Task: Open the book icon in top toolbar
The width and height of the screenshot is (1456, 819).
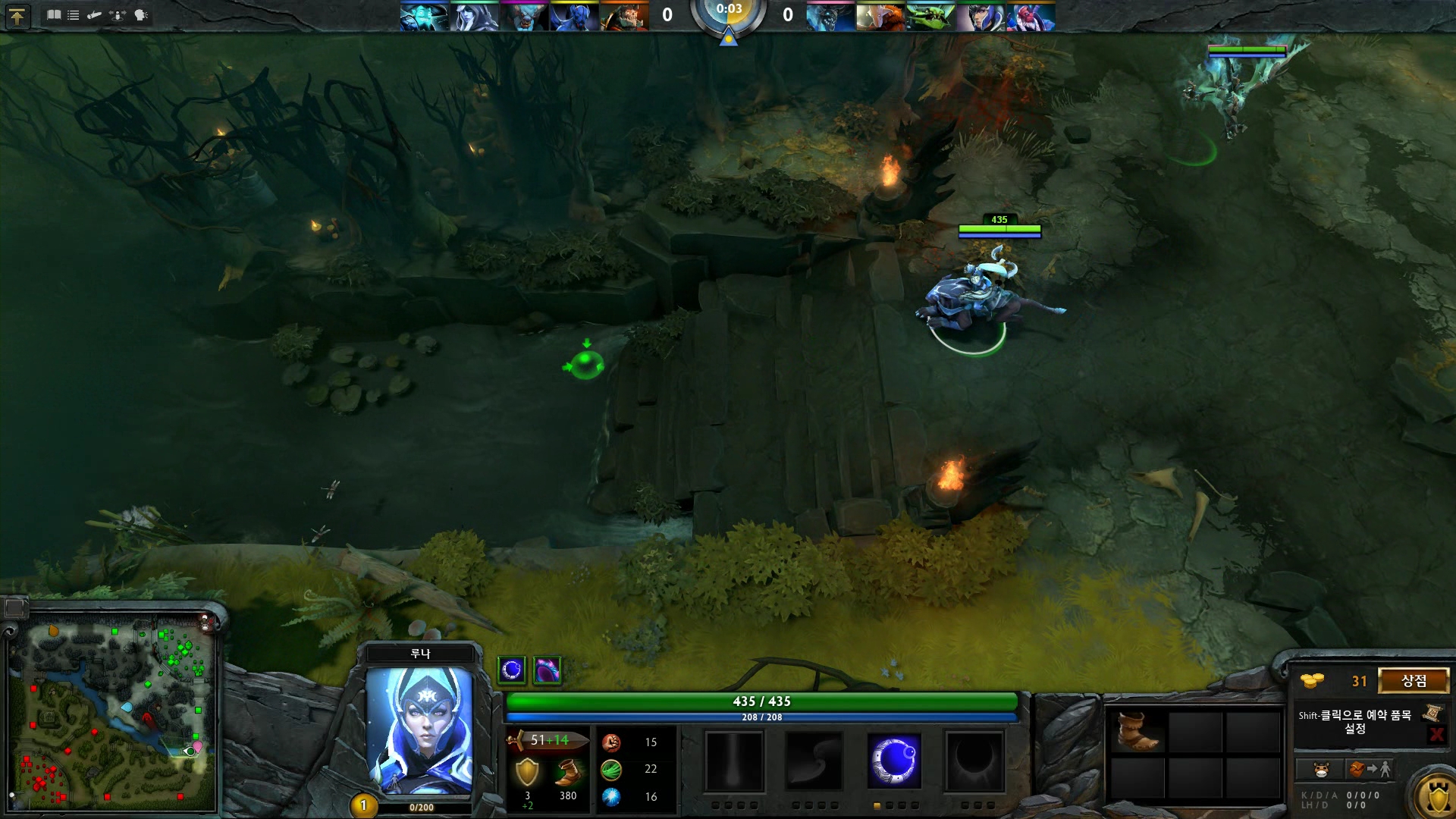Action: (x=54, y=14)
